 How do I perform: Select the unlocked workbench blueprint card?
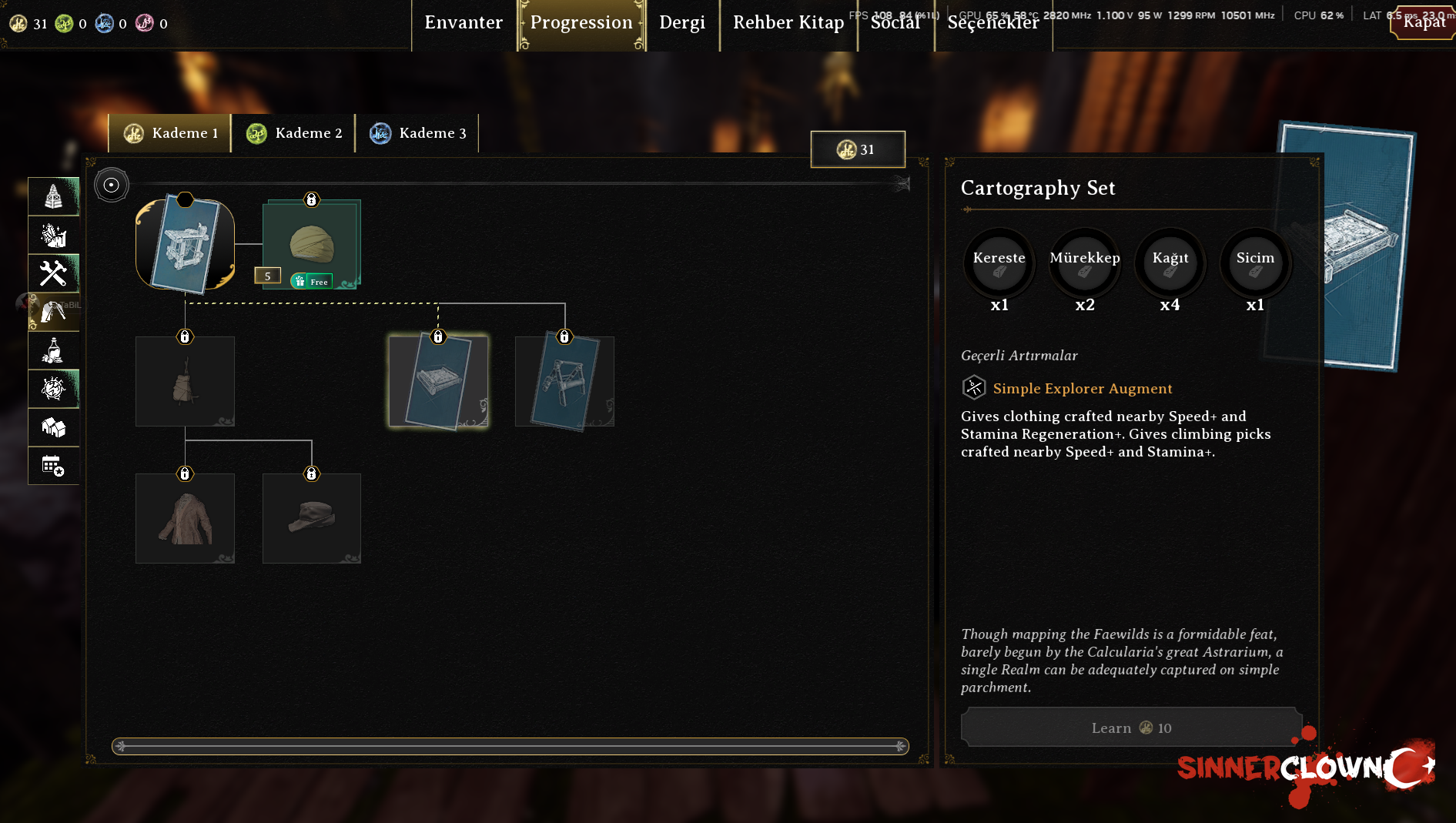point(186,246)
